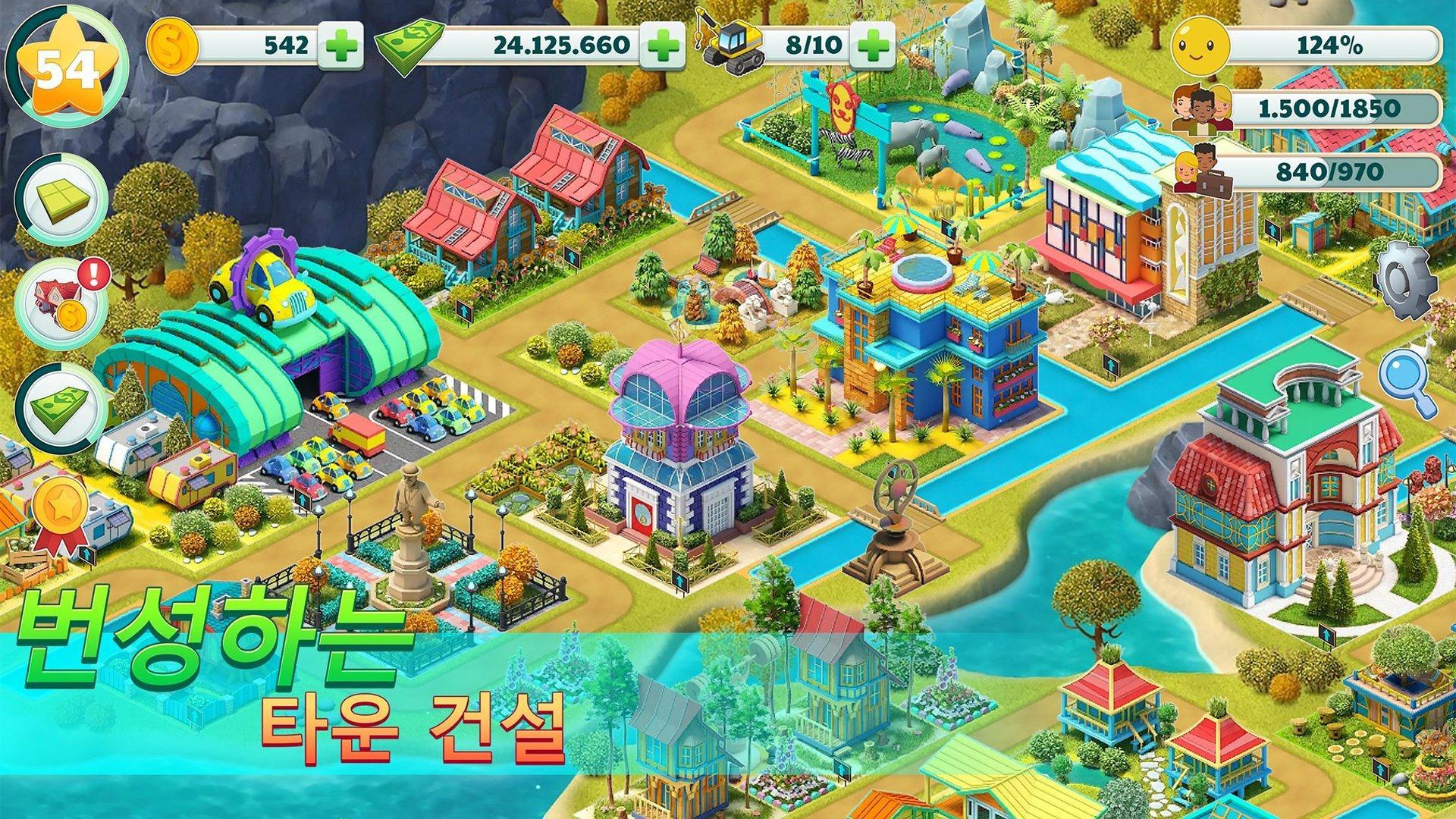Click the builder crane icon in top bar
1456x819 pixels.
pyautogui.click(x=733, y=44)
